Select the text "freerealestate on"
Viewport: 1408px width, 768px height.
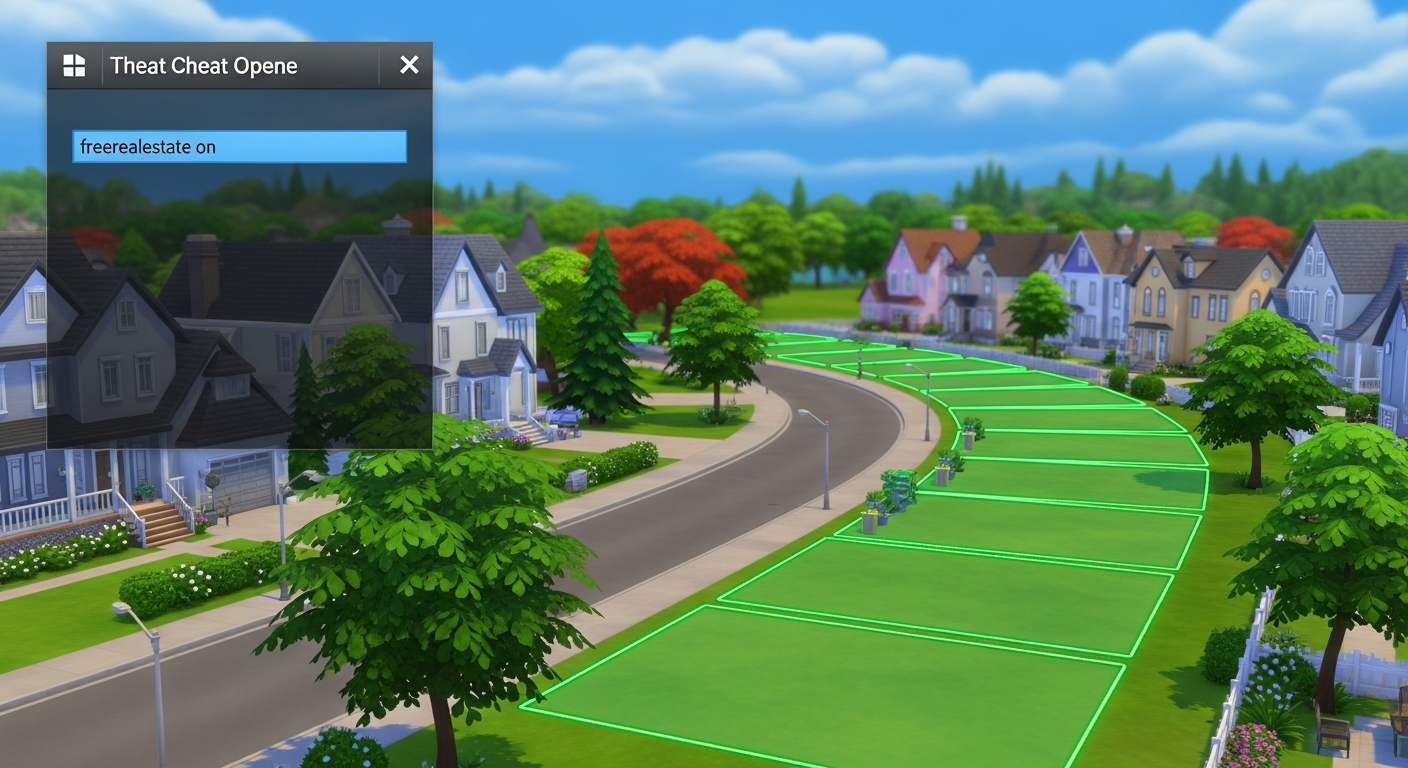pyautogui.click(x=146, y=146)
